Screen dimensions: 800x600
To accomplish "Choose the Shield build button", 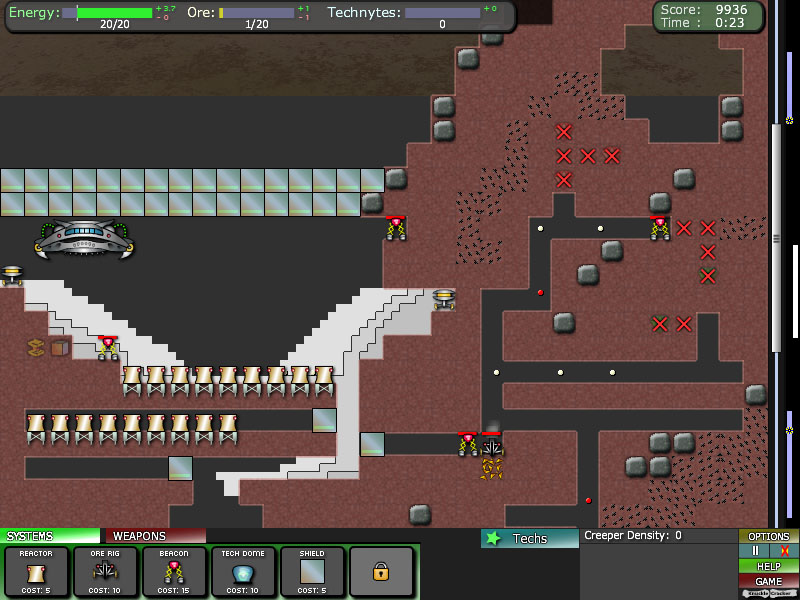I will 312,571.
